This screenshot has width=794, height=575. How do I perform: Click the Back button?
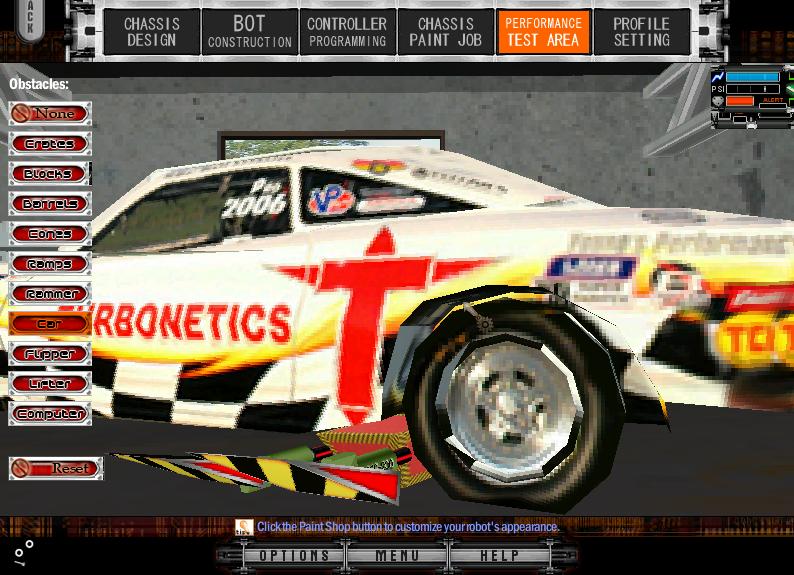coord(30,20)
